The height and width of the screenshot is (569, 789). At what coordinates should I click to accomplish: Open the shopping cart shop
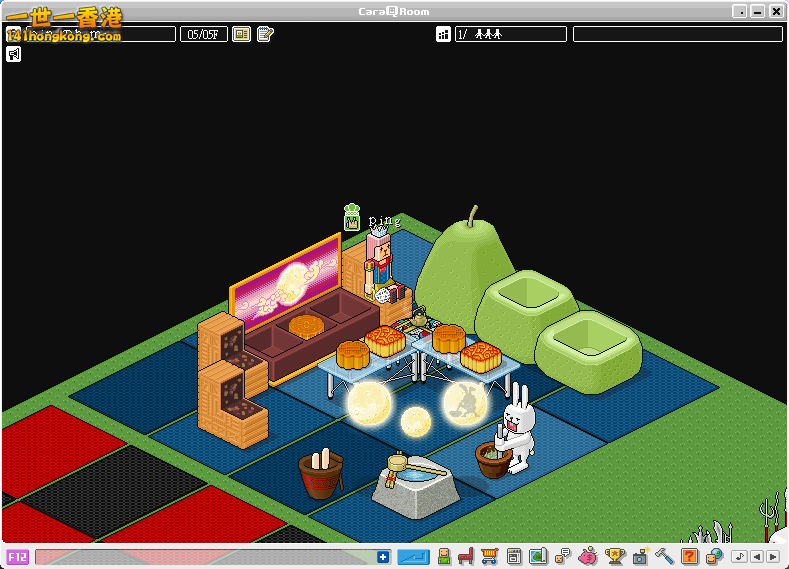coord(489,556)
